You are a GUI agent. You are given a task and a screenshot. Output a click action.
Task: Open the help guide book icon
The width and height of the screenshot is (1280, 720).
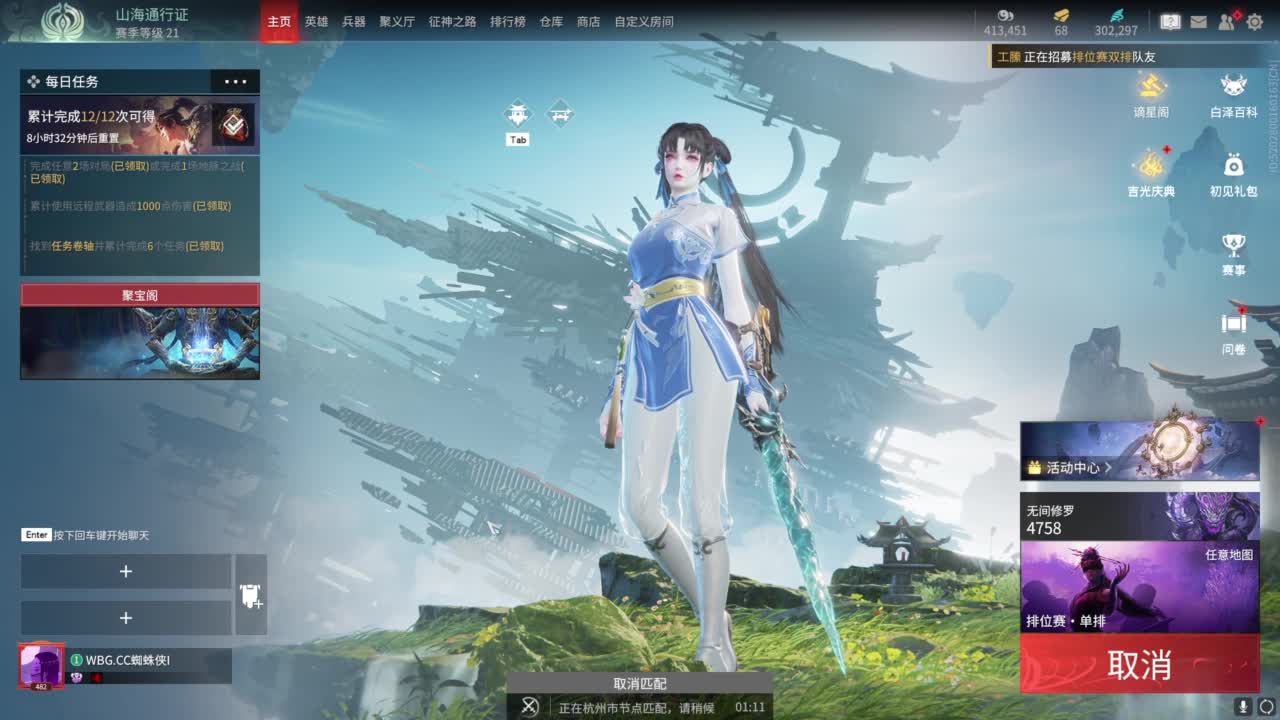click(x=1169, y=19)
